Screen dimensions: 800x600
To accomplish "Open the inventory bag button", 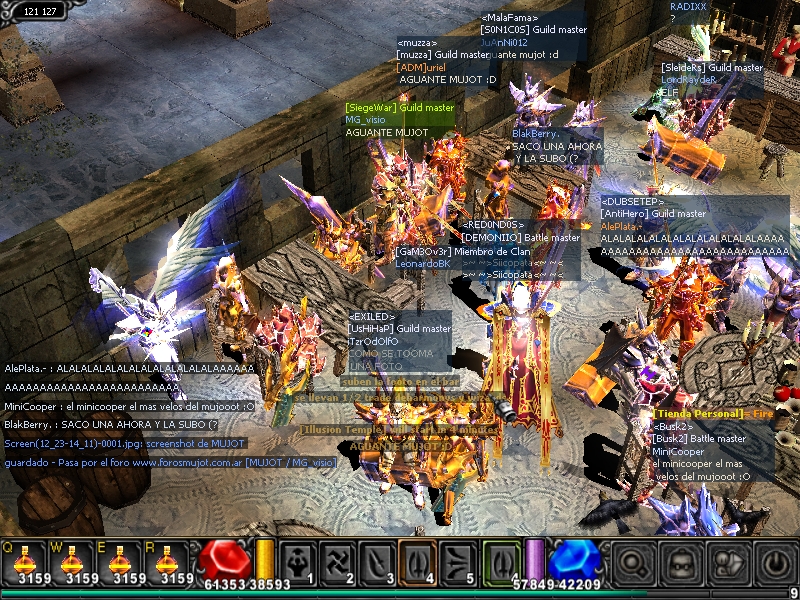I will (682, 562).
